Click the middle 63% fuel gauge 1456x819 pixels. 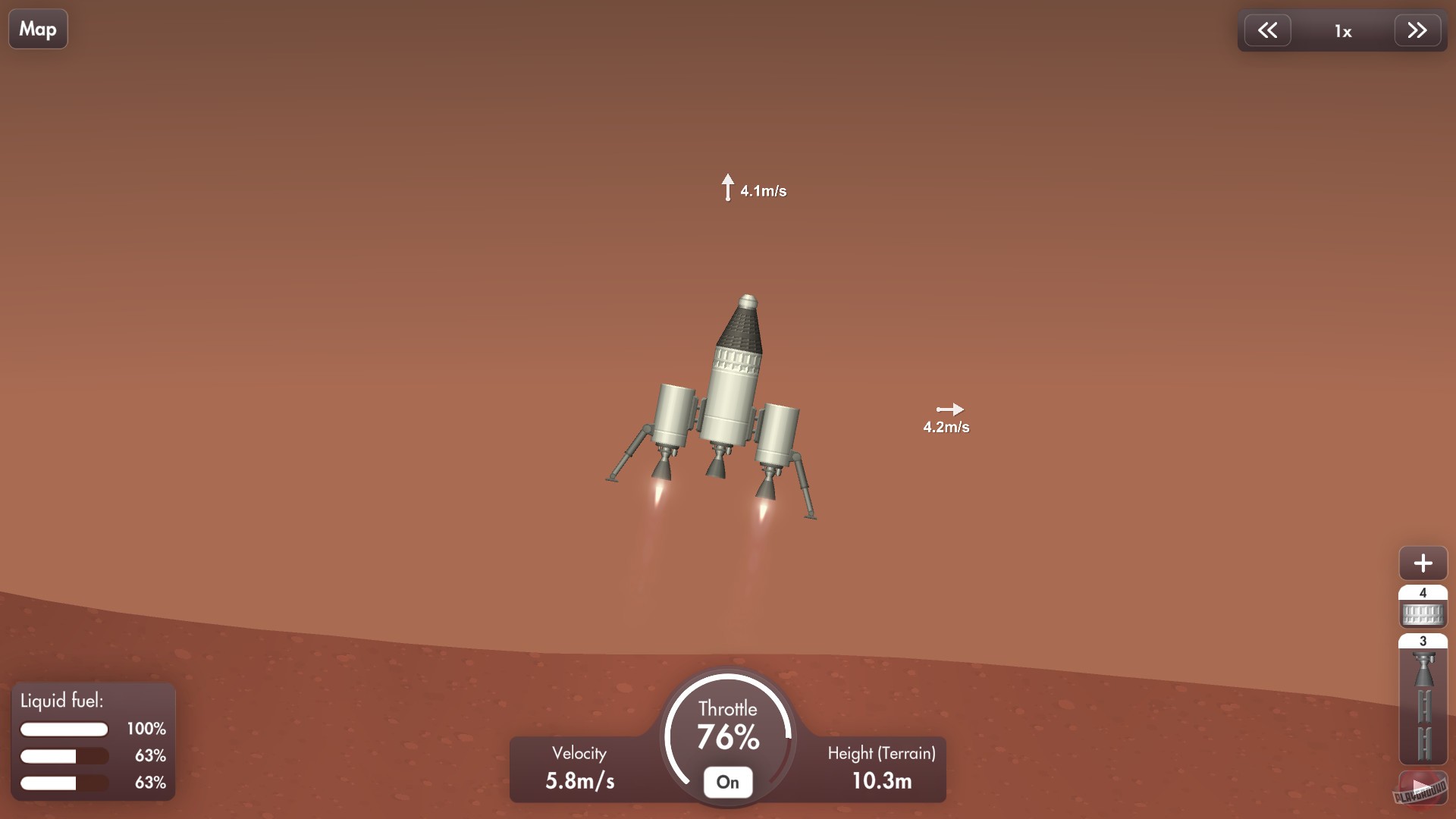[x=64, y=756]
